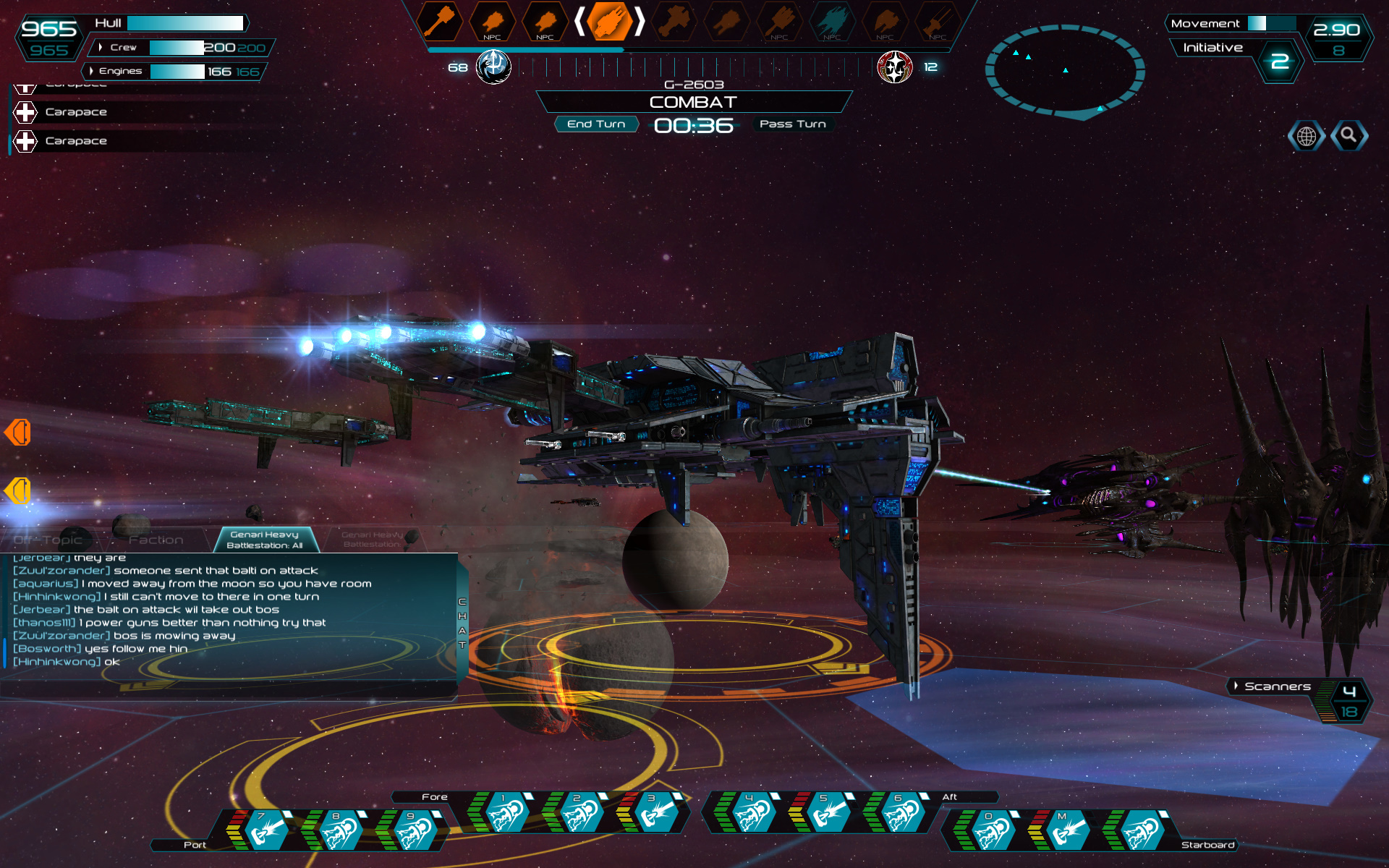Activate Port weapon slot 7
The width and height of the screenshot is (1389, 868).
tap(265, 830)
